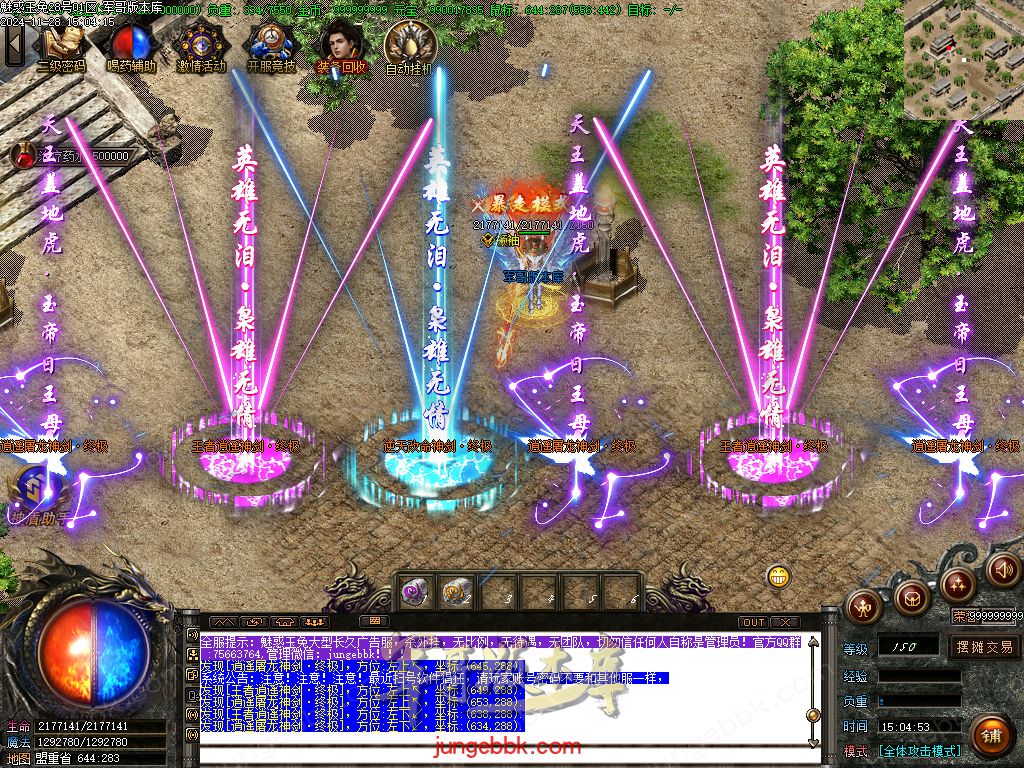The height and width of the screenshot is (768, 1024).
Task: Open the yellow smiley emoji button
Action: point(779,576)
